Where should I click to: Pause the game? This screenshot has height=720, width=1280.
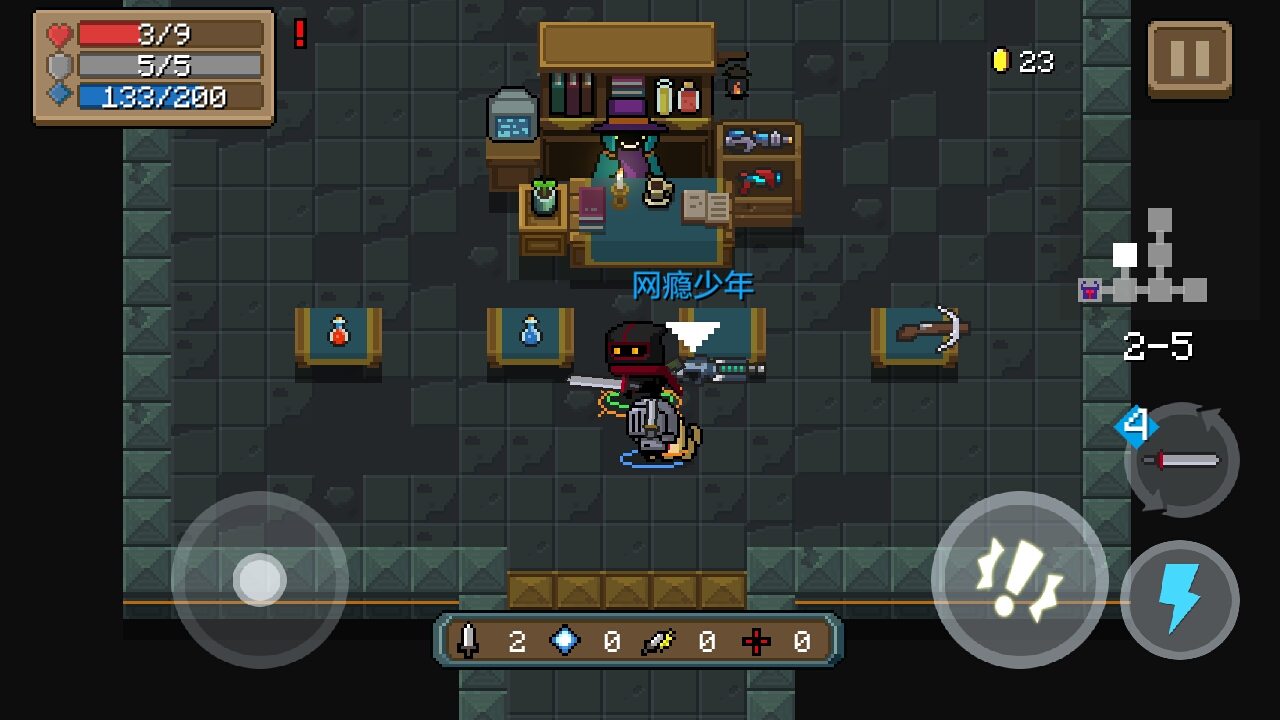pyautogui.click(x=1189, y=59)
